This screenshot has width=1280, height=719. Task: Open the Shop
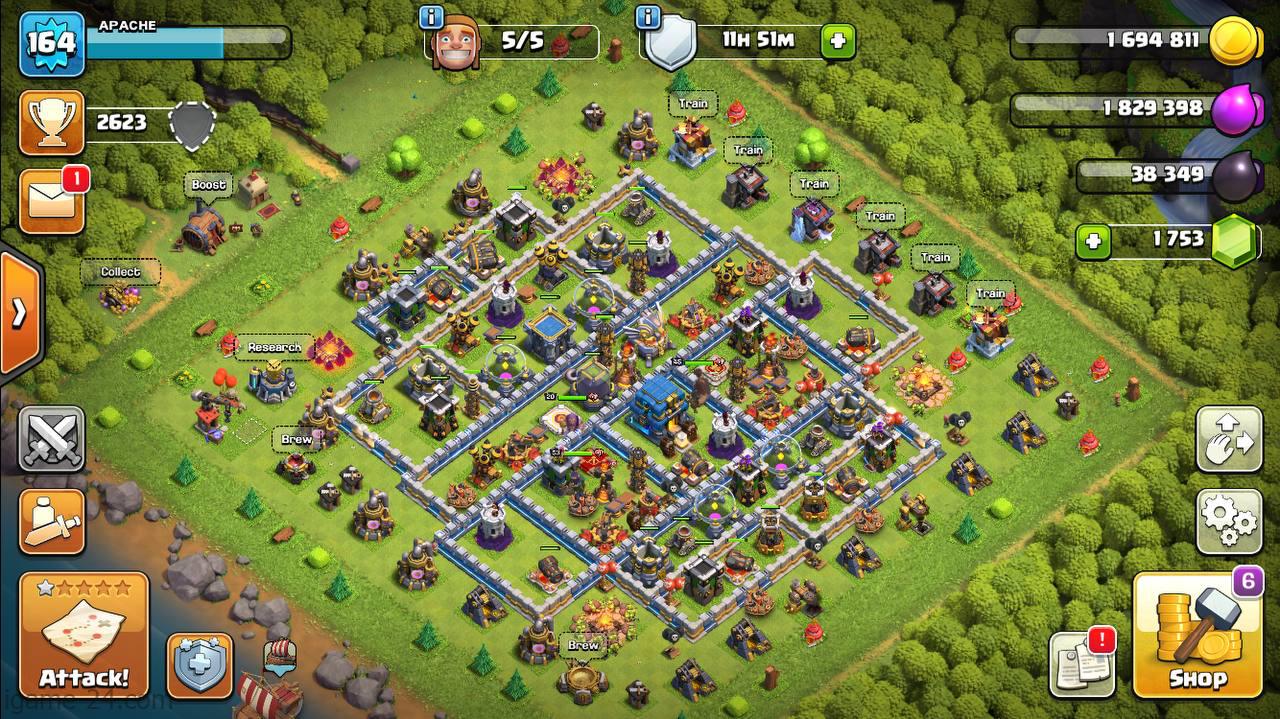pos(1198,635)
